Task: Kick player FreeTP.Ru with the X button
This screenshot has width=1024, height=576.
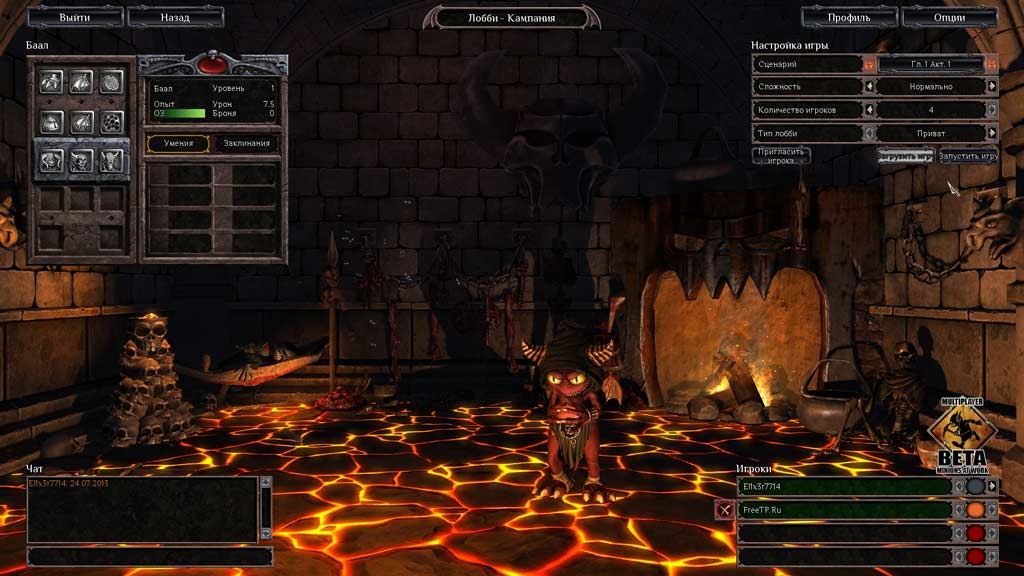Action: (724, 509)
